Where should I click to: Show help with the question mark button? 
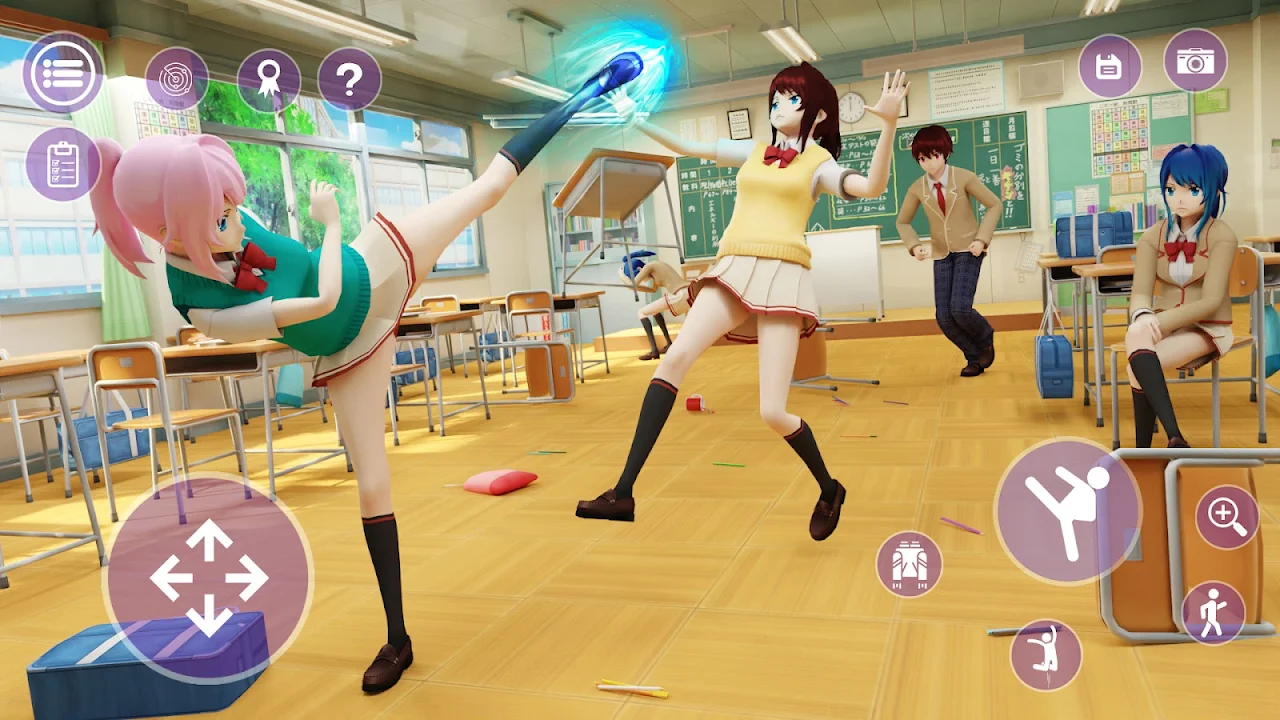[x=349, y=79]
